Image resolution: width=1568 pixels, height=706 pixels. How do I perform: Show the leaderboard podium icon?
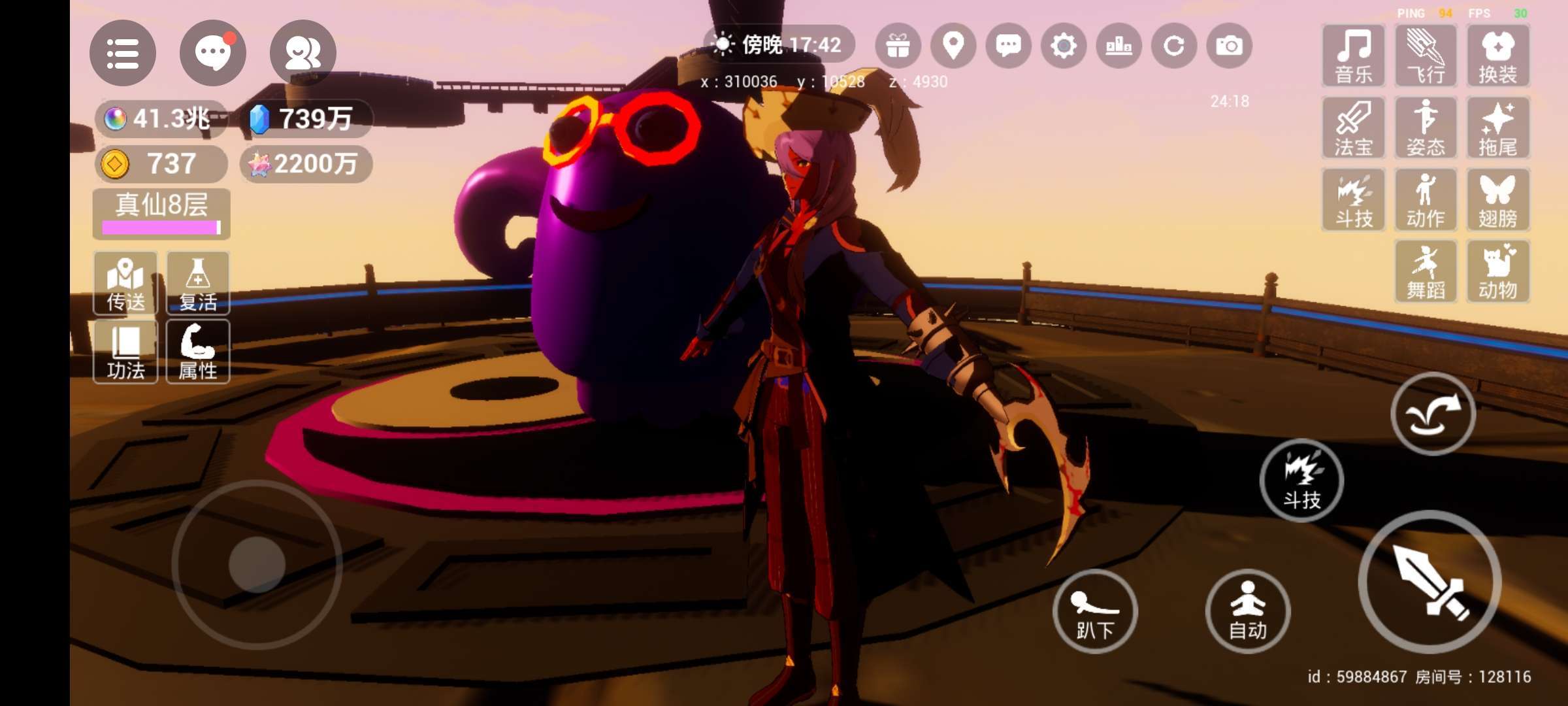click(1119, 46)
